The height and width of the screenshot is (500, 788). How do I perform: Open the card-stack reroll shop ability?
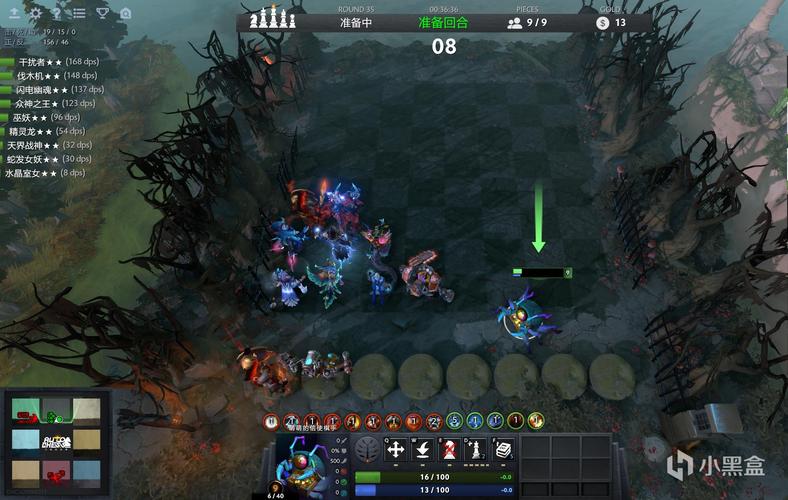tap(505, 450)
